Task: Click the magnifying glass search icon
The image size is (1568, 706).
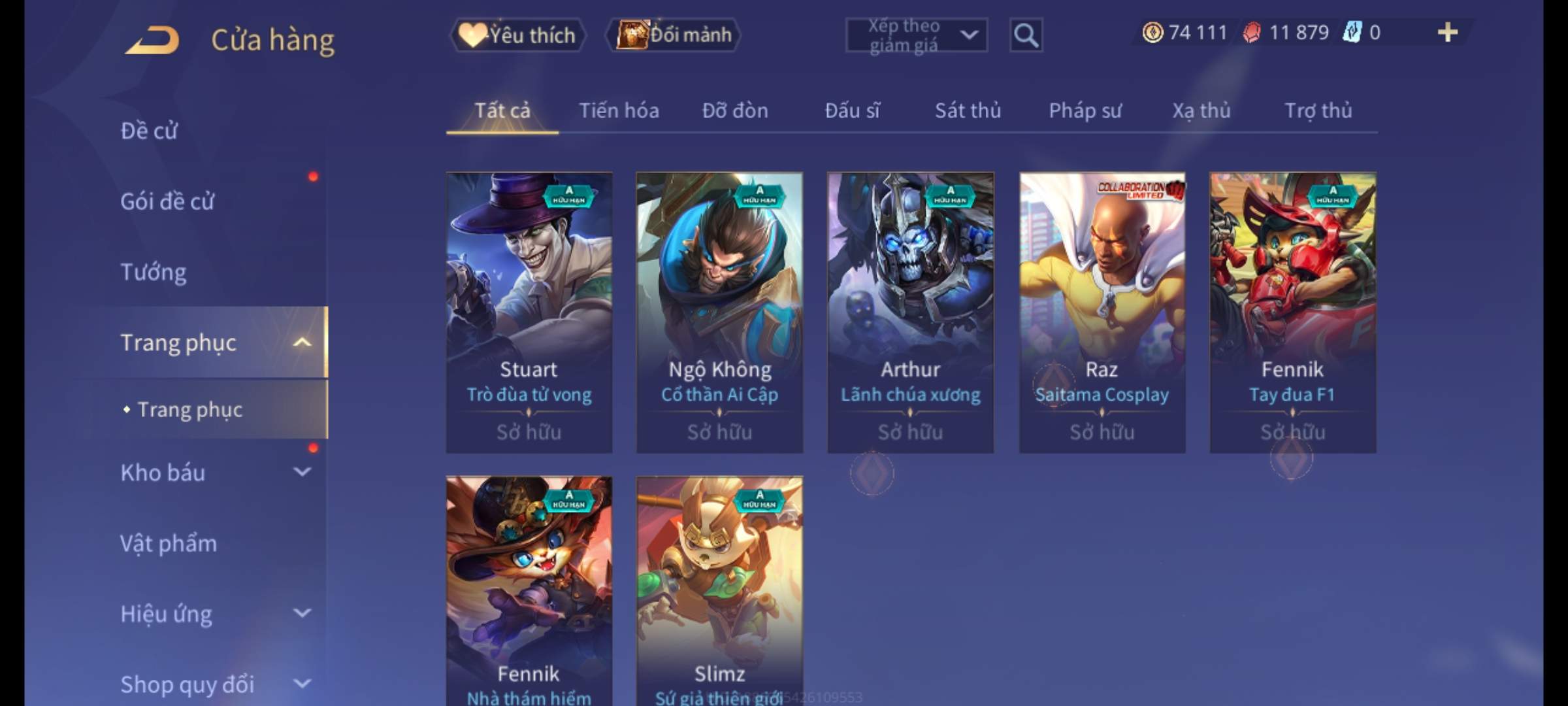Action: coord(1025,35)
